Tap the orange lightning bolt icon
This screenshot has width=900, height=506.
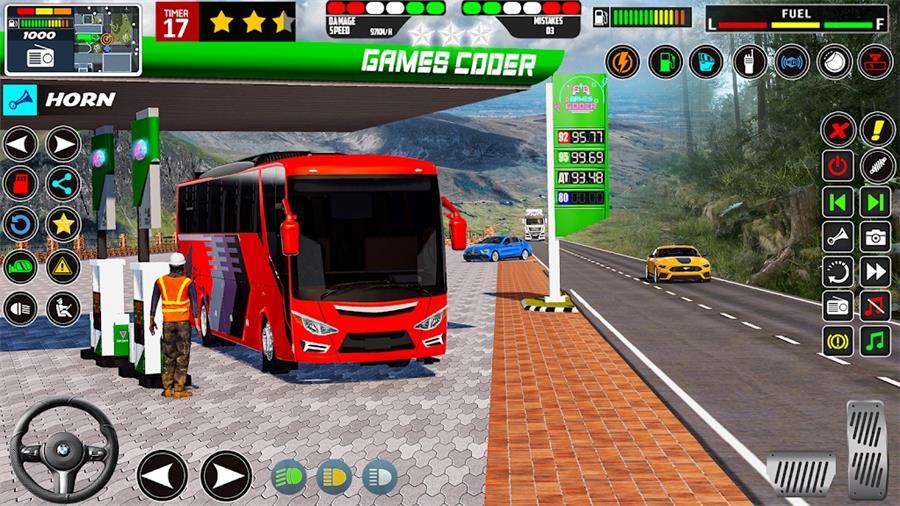click(x=622, y=61)
